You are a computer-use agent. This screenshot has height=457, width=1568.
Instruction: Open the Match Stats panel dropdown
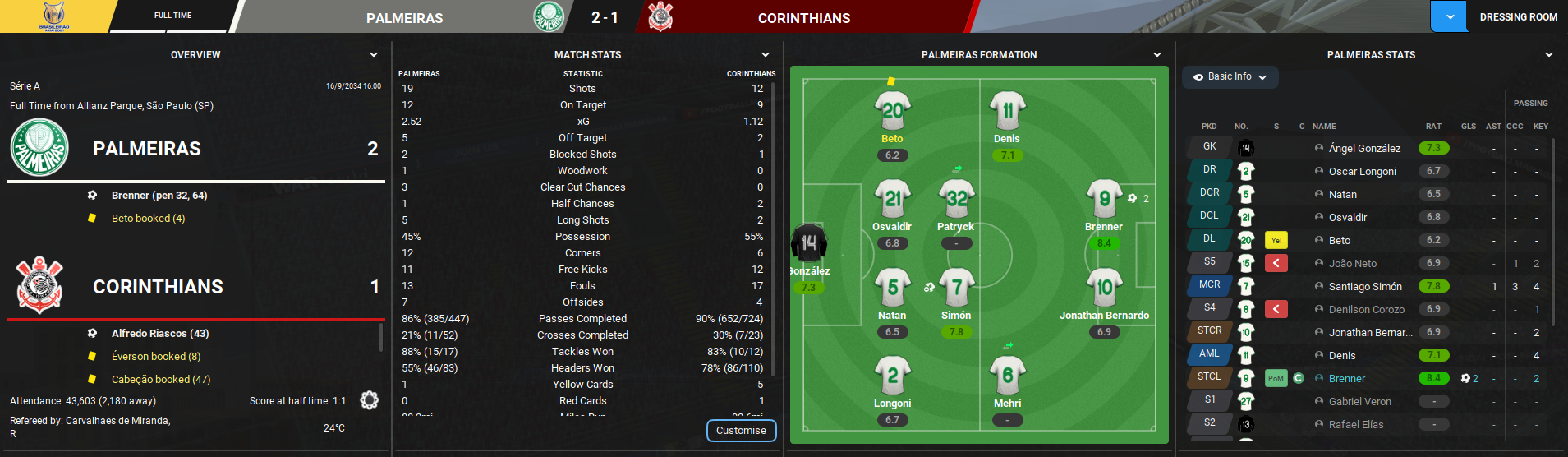point(766,55)
